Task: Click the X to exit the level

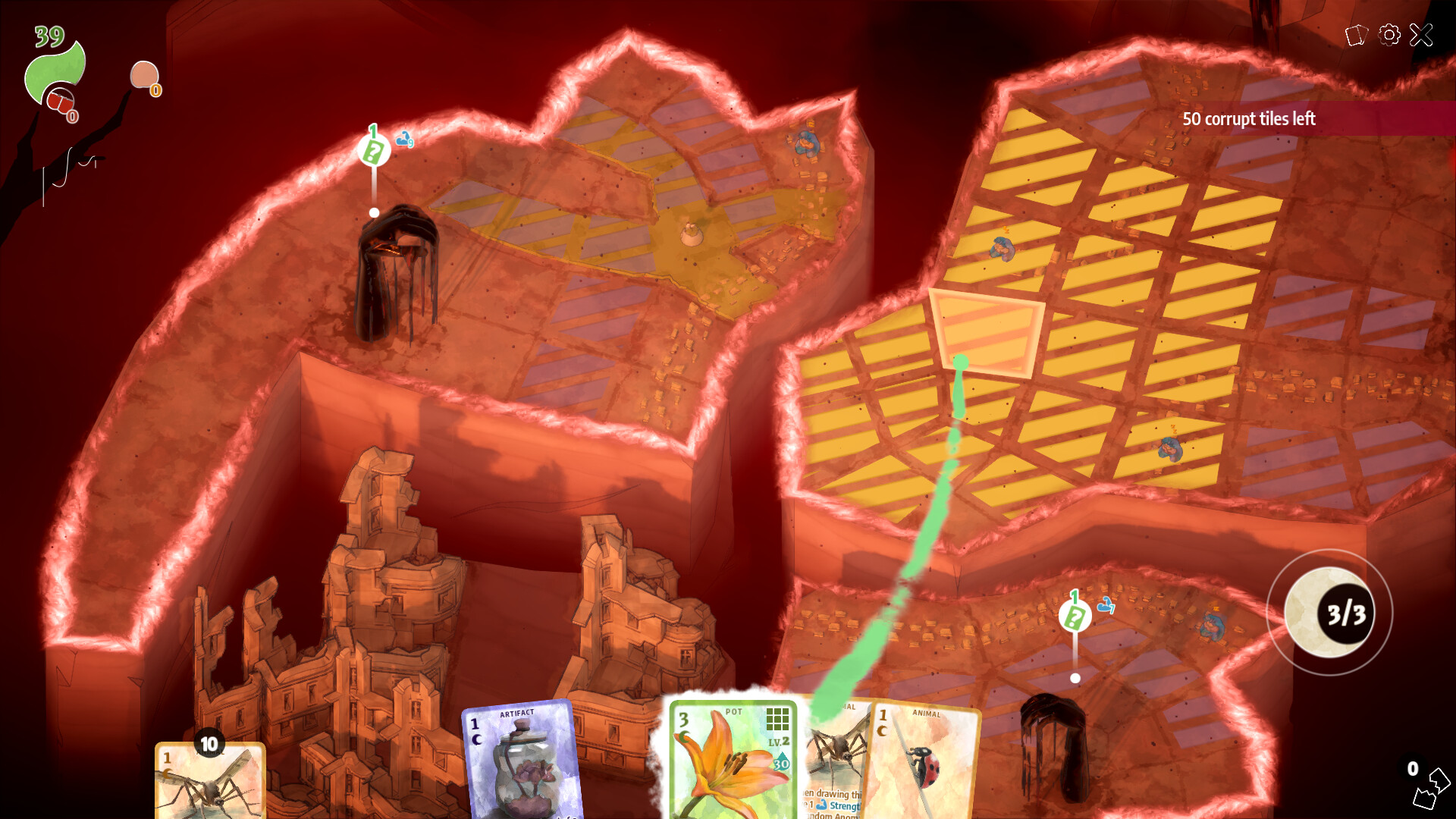Action: pyautogui.click(x=1421, y=34)
